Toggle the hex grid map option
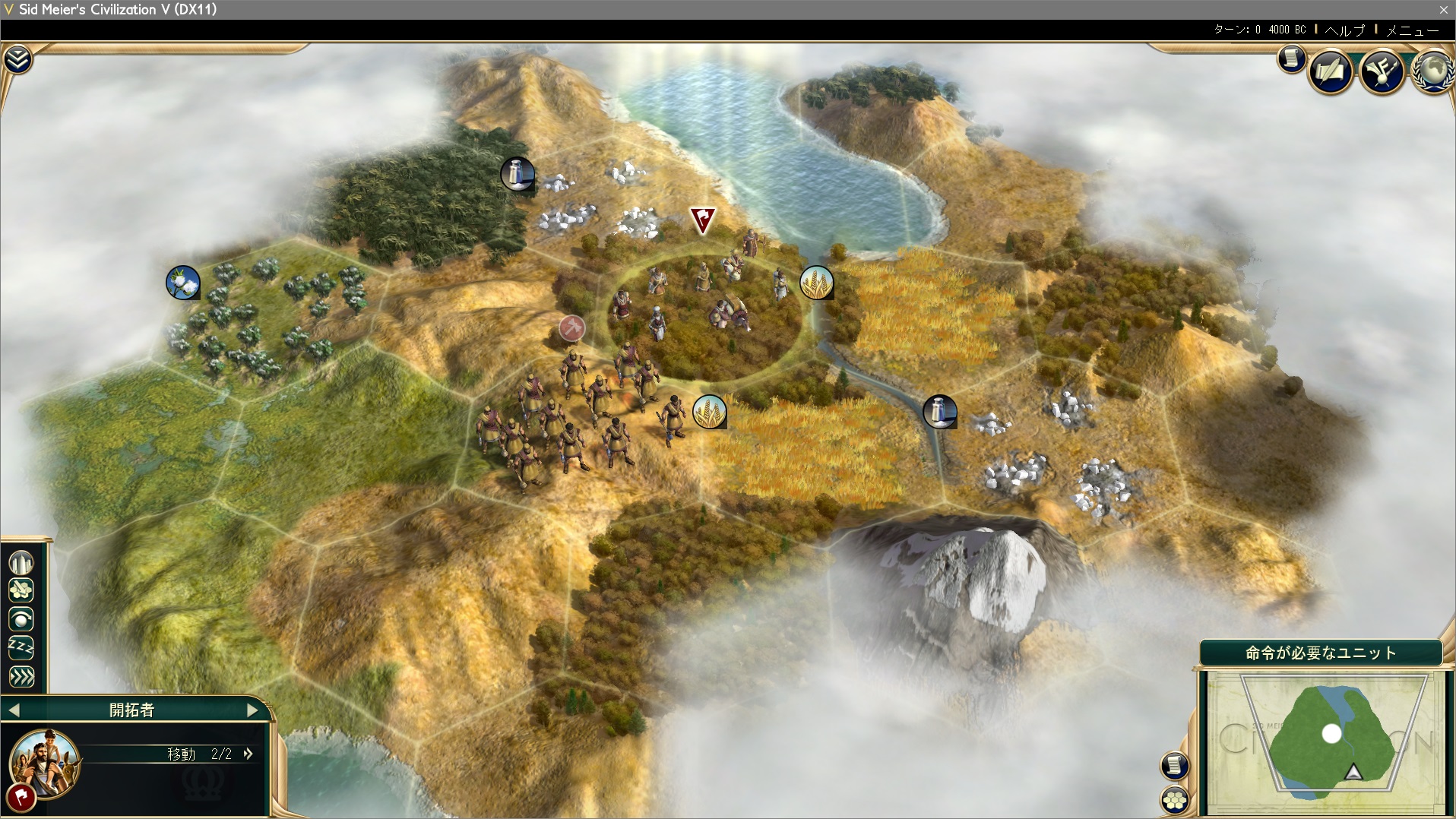The height and width of the screenshot is (819, 1456). [1175, 798]
